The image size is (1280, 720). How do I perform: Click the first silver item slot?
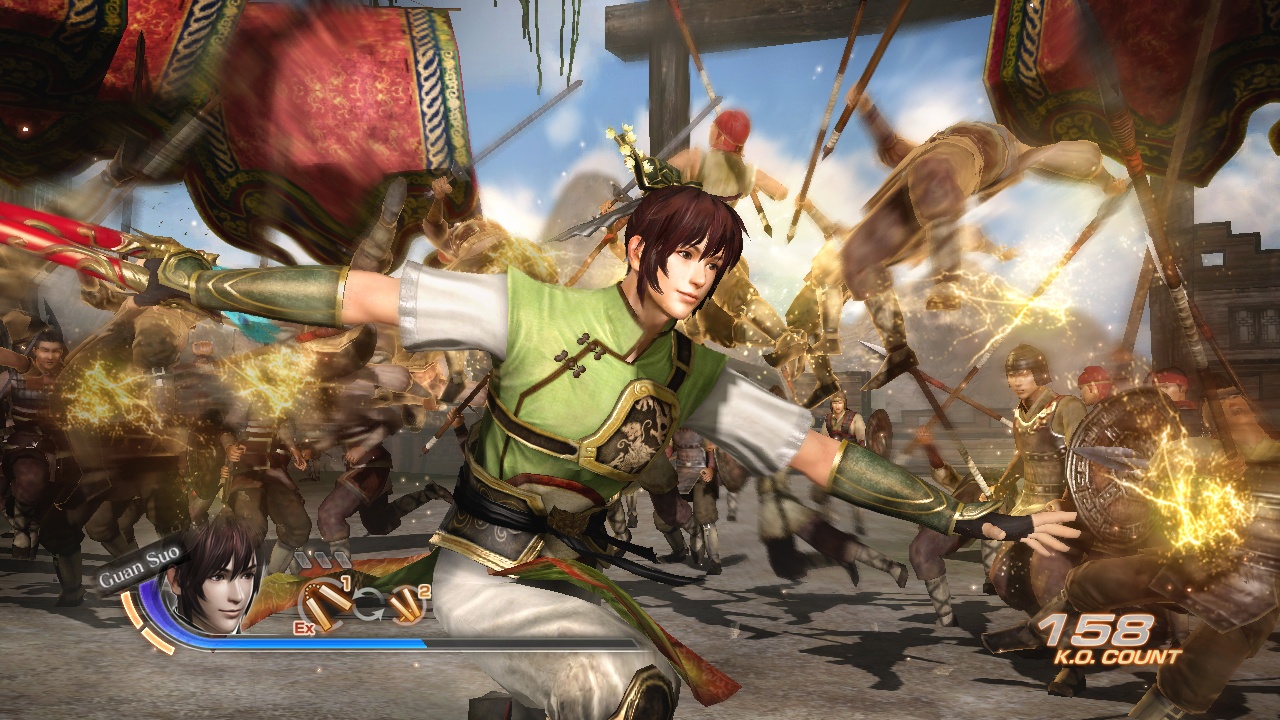coord(305,558)
